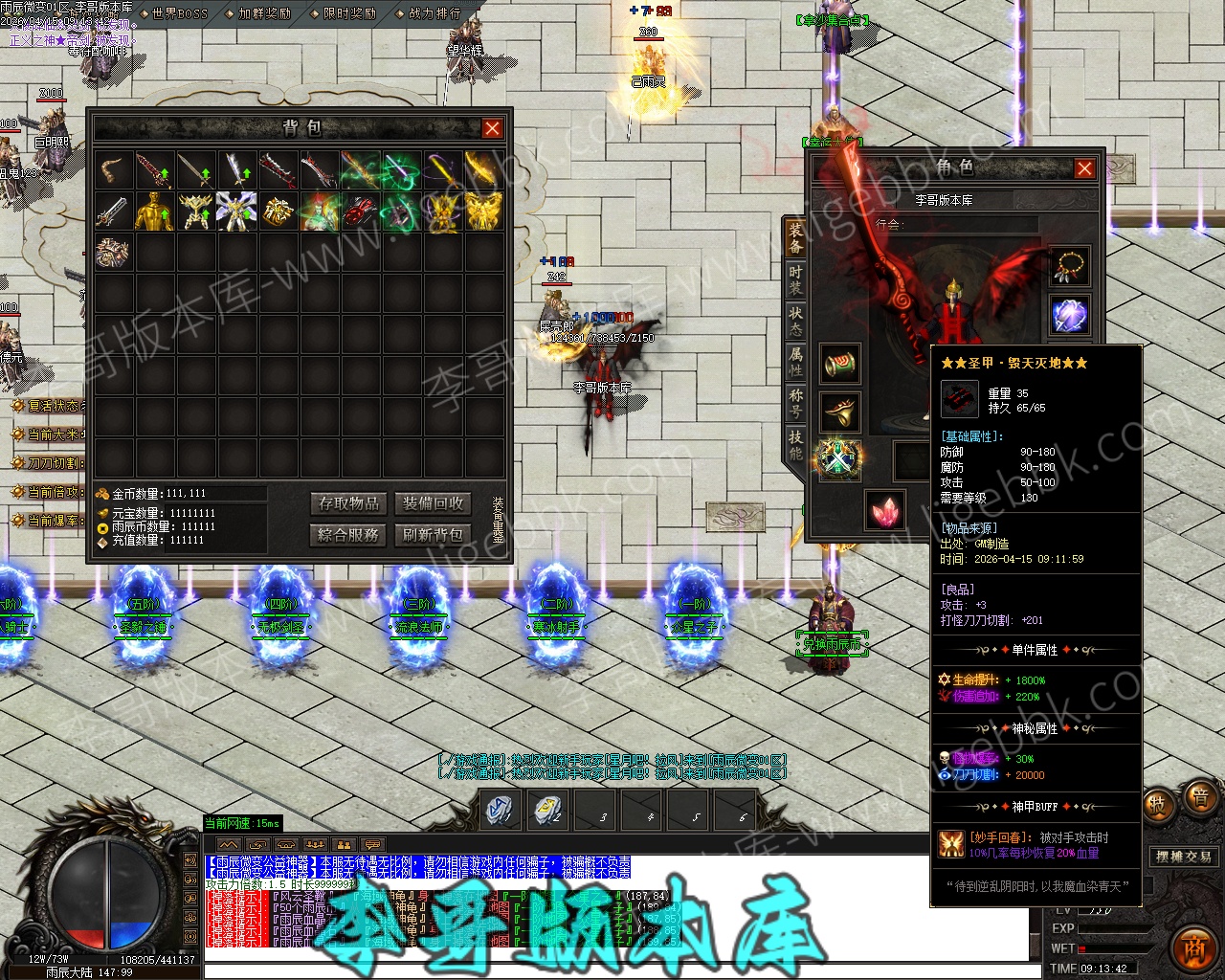Select the equipped bead necklace slot
The image size is (1225, 980).
[x=1069, y=267]
